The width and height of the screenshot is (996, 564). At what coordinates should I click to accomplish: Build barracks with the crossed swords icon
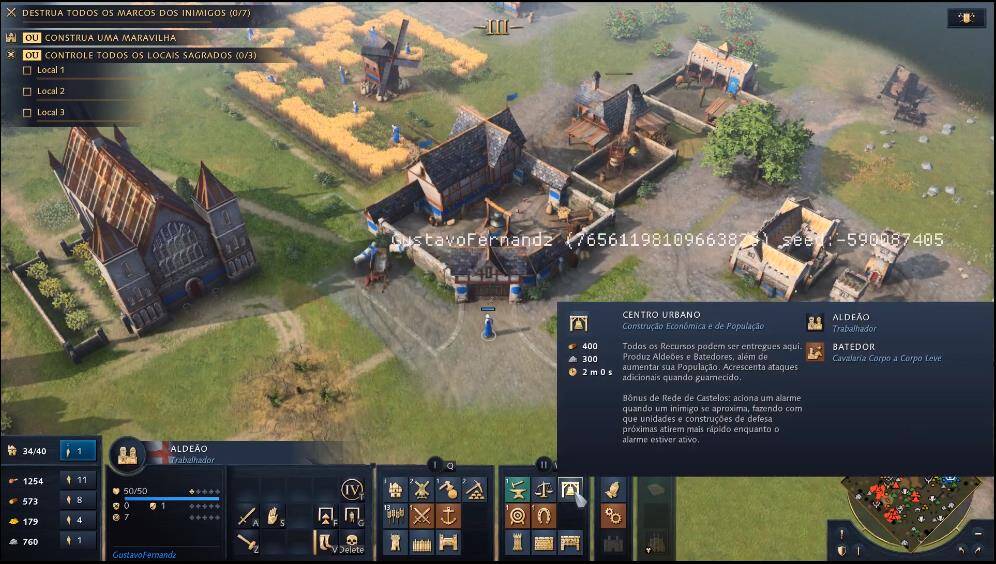click(x=422, y=516)
